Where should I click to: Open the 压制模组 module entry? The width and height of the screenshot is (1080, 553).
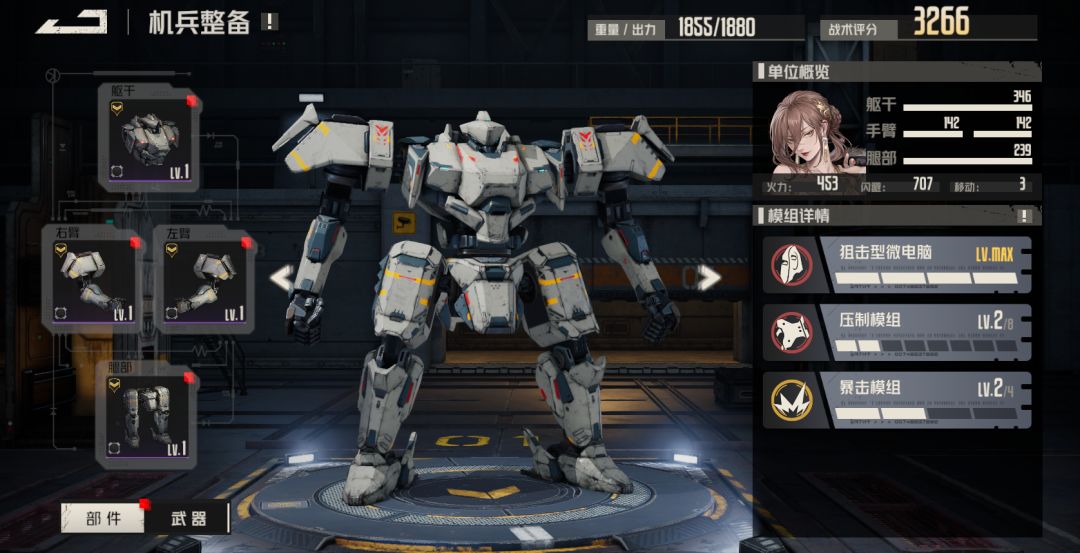tap(896, 331)
